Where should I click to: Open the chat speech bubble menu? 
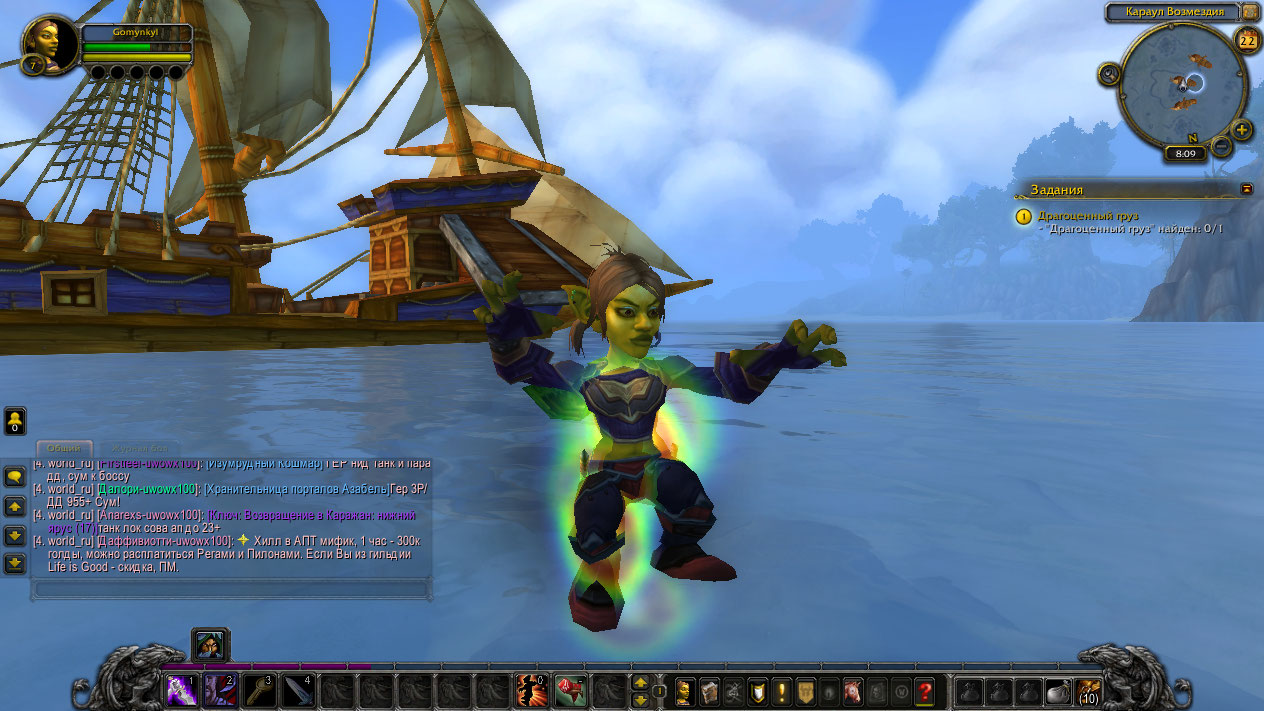[15, 477]
